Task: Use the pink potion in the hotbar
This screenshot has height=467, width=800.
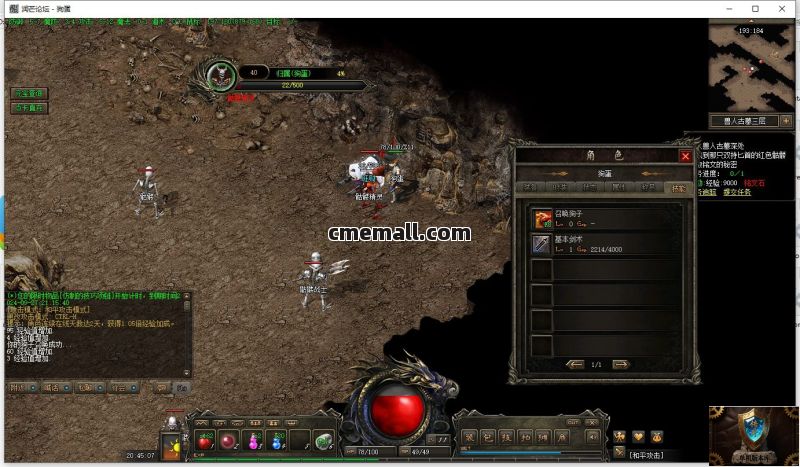Action: [x=229, y=440]
